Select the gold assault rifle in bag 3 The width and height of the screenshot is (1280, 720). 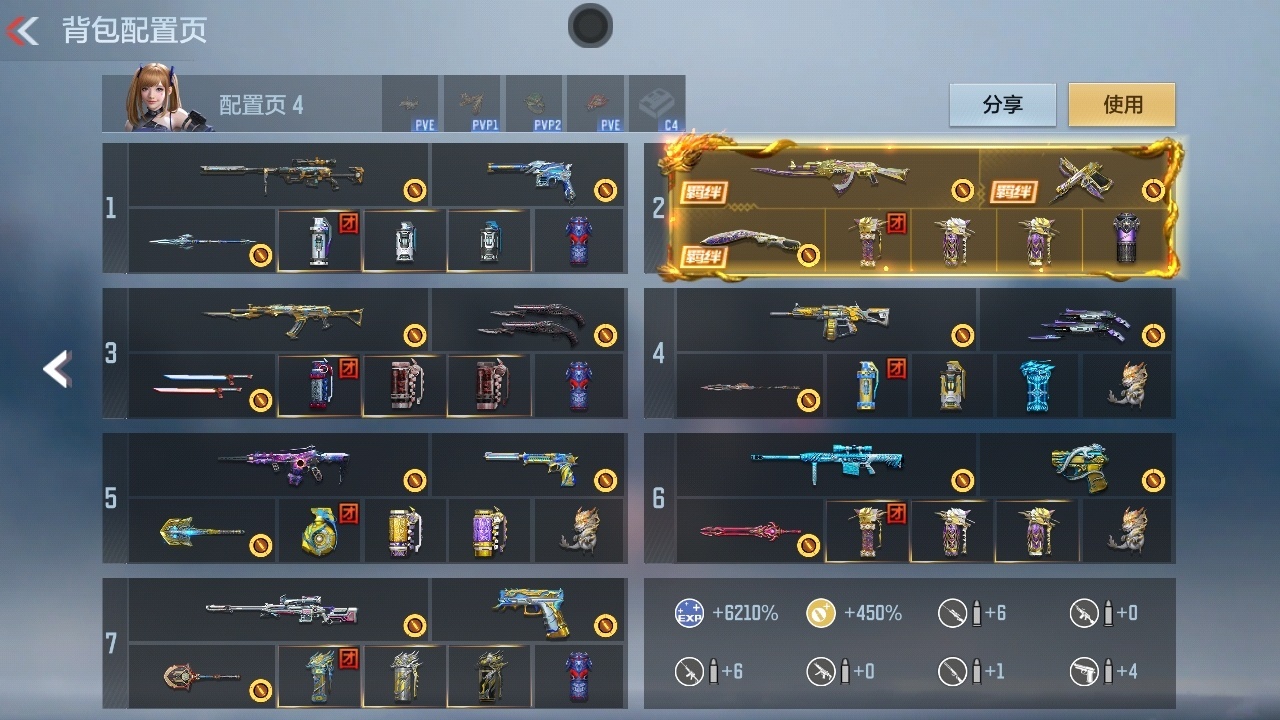click(x=280, y=320)
